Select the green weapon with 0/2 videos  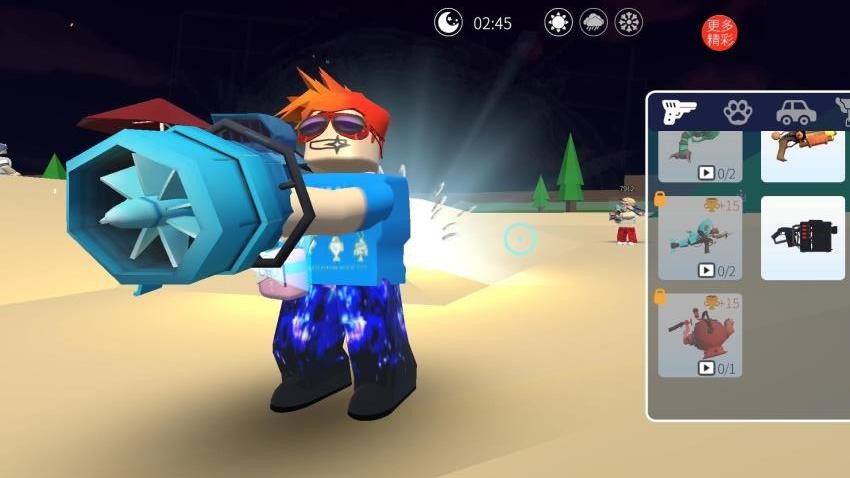[x=700, y=154]
